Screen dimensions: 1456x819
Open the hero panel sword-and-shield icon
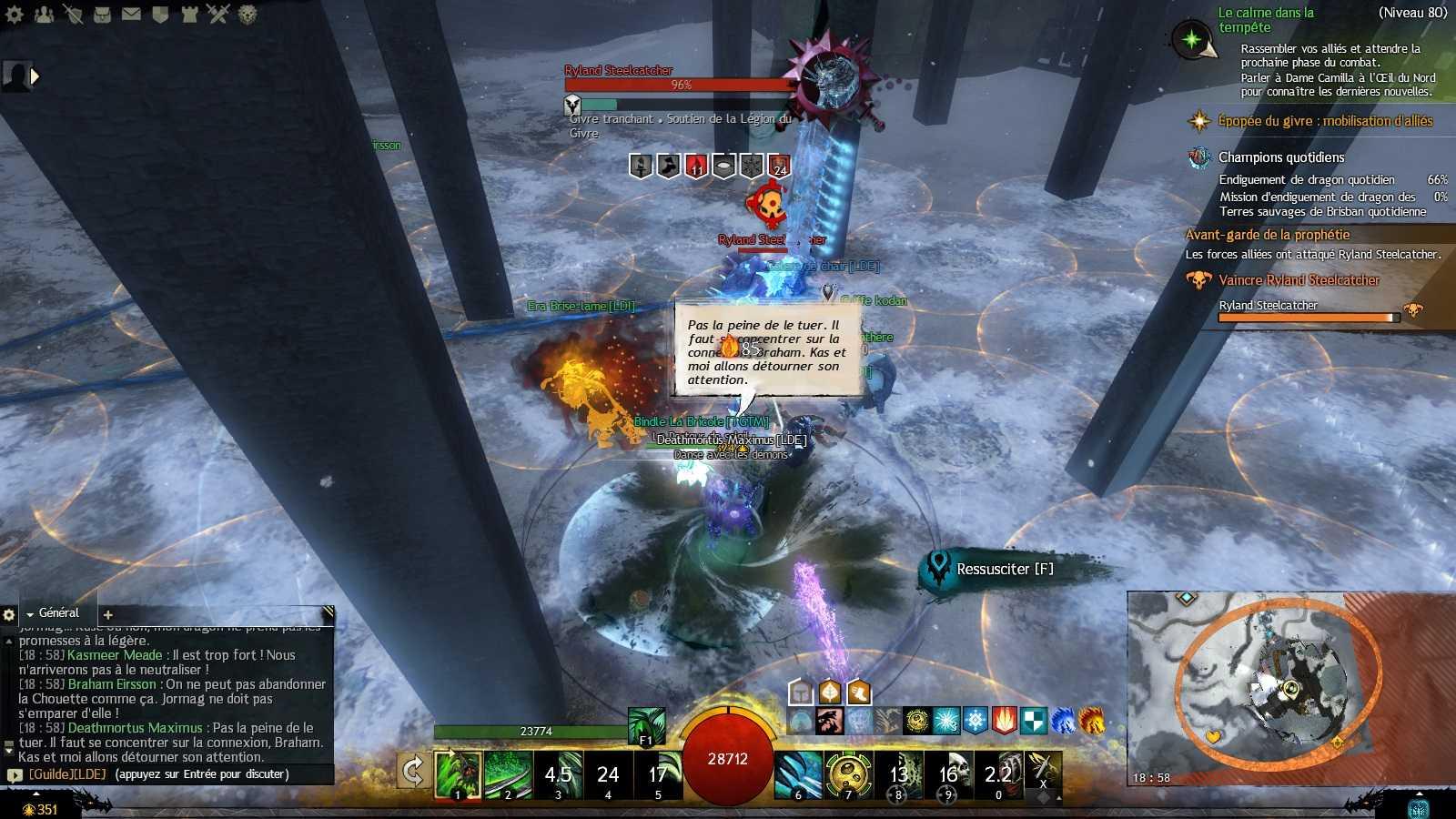(74, 14)
